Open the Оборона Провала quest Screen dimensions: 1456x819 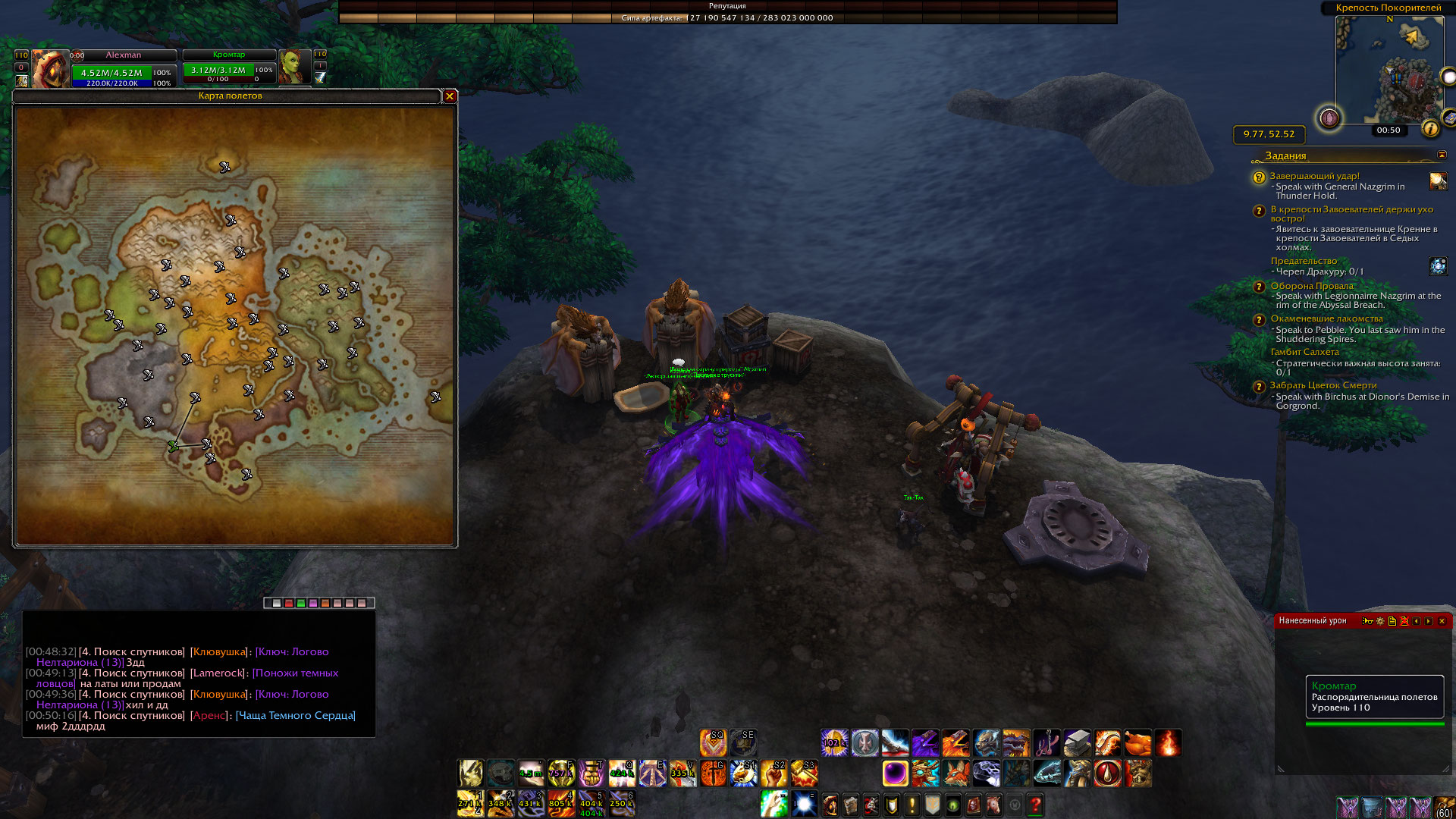pyautogui.click(x=1311, y=286)
